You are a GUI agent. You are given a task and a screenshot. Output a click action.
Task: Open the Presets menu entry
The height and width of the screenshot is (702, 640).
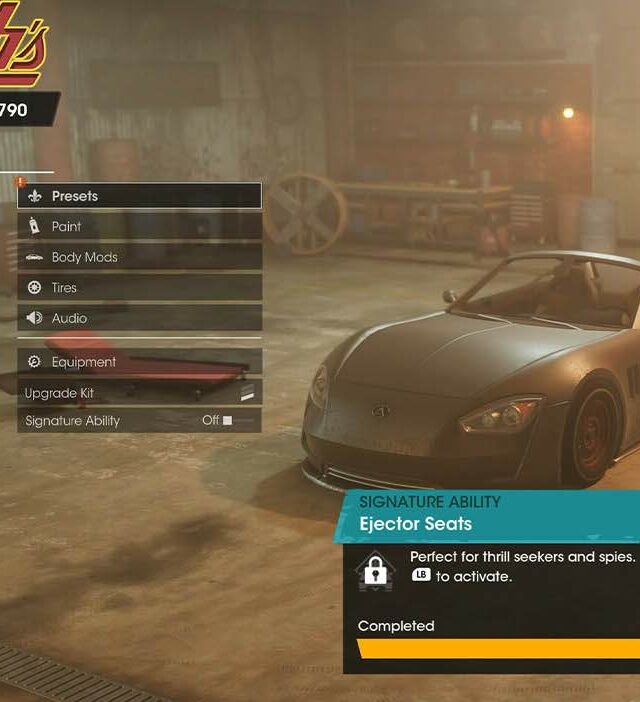tap(139, 196)
